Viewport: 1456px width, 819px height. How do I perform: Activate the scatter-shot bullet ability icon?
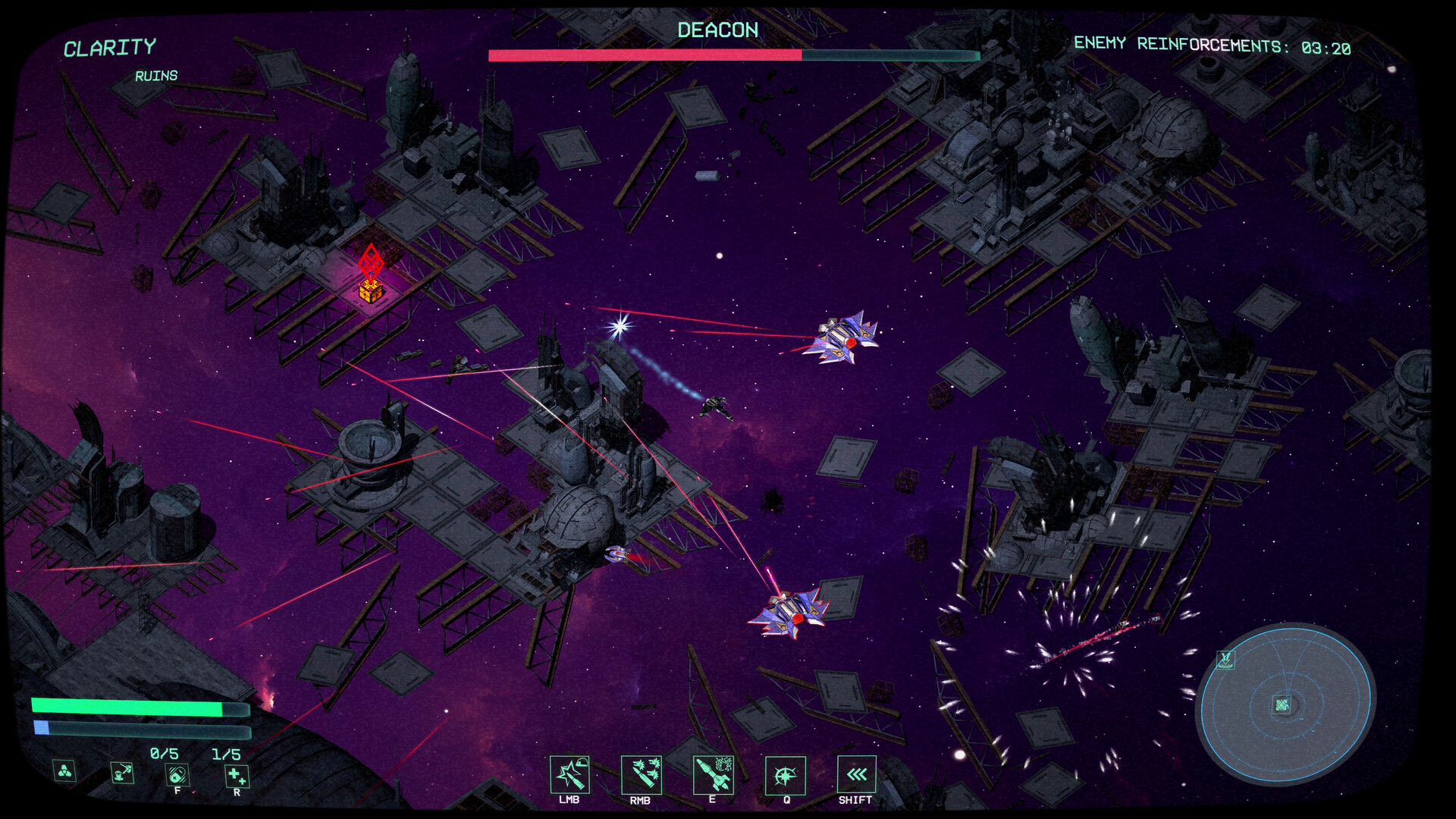tap(641, 775)
